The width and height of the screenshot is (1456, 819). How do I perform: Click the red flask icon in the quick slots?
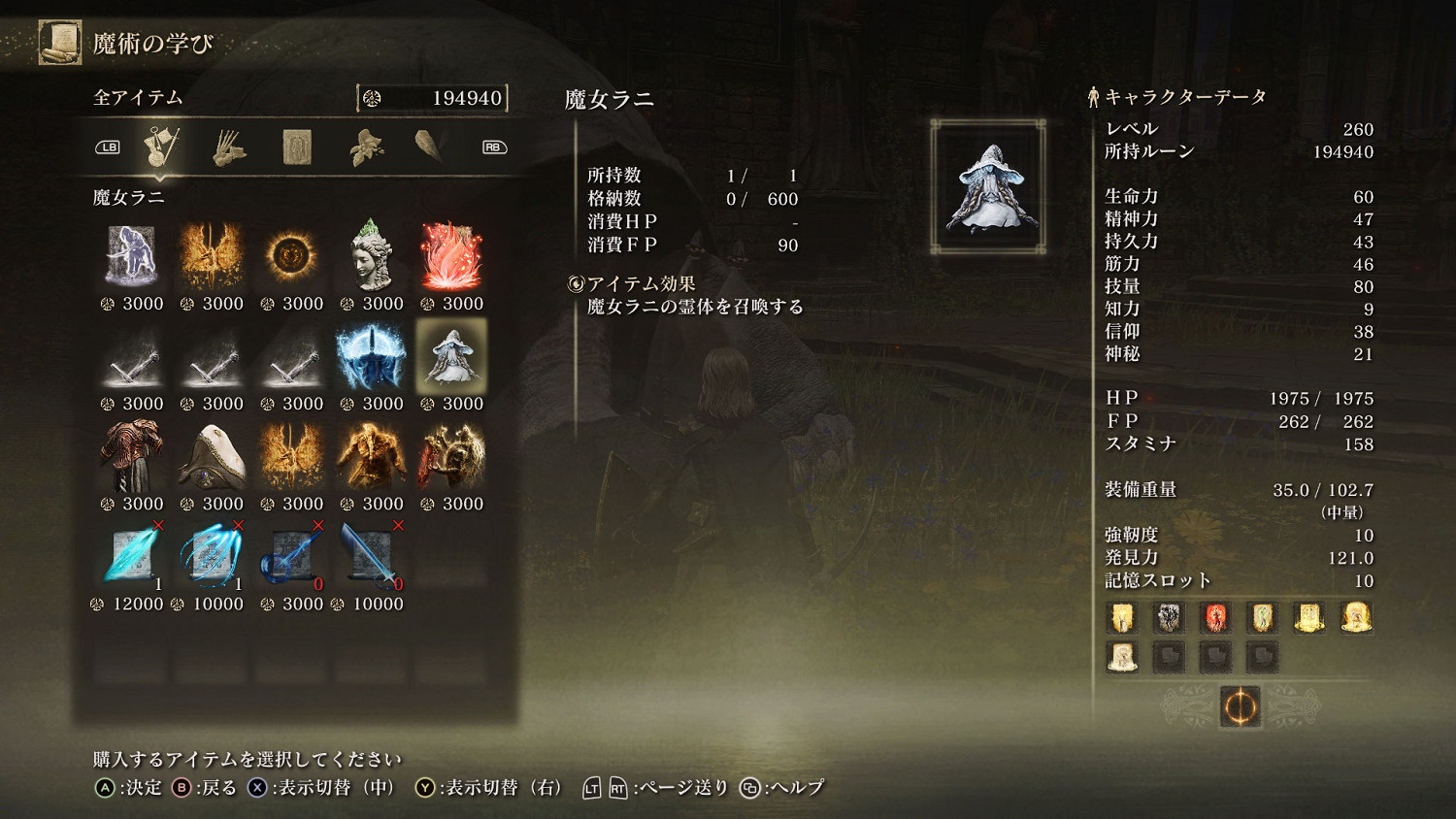pyautogui.click(x=1215, y=618)
